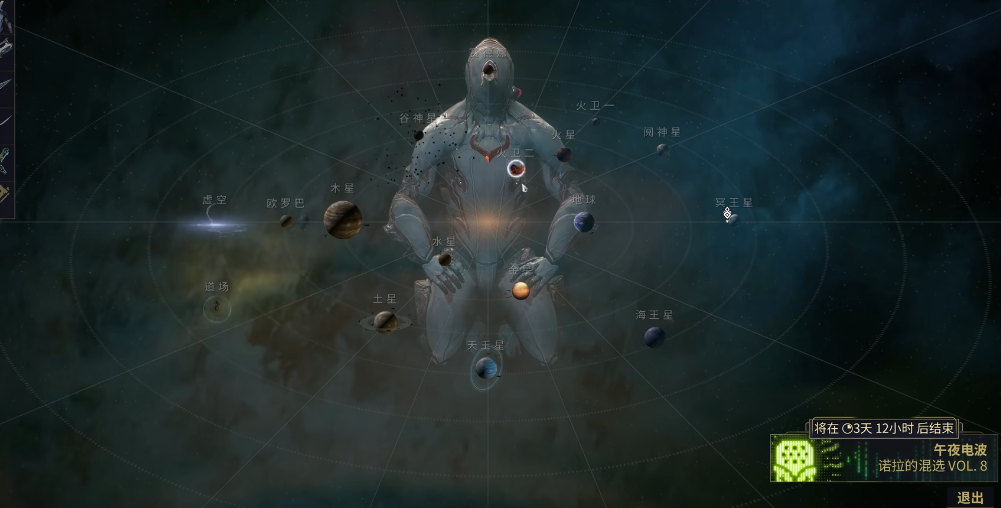1001x508 pixels.
Task: Open the Venus (金星) planet node
Action: click(521, 290)
